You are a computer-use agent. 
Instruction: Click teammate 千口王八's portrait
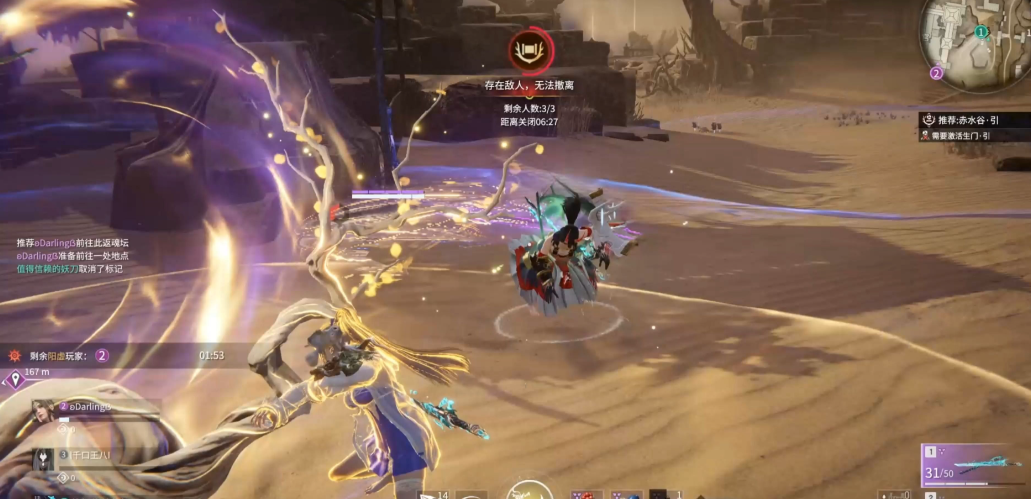45,459
